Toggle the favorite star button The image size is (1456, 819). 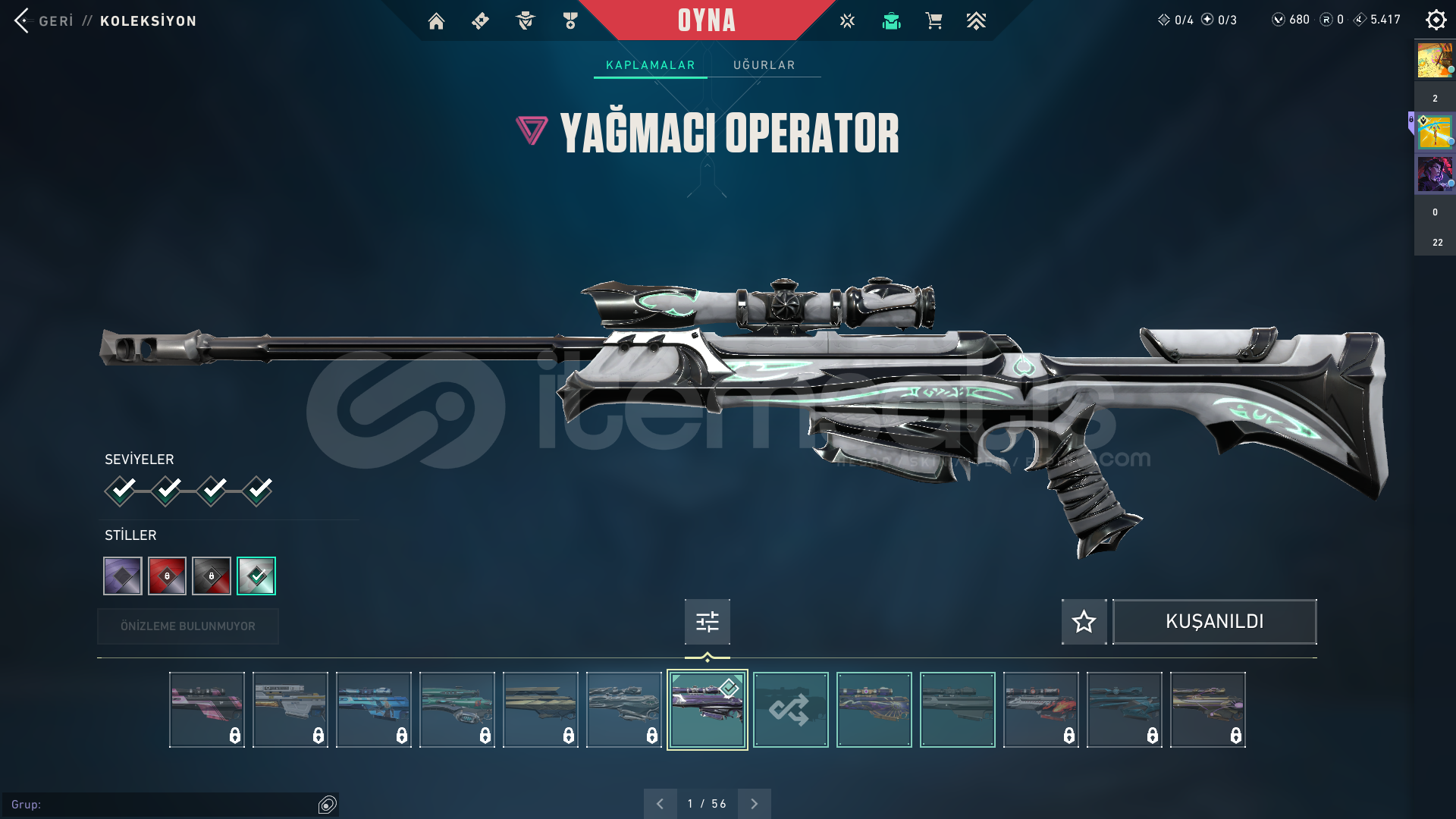point(1084,622)
